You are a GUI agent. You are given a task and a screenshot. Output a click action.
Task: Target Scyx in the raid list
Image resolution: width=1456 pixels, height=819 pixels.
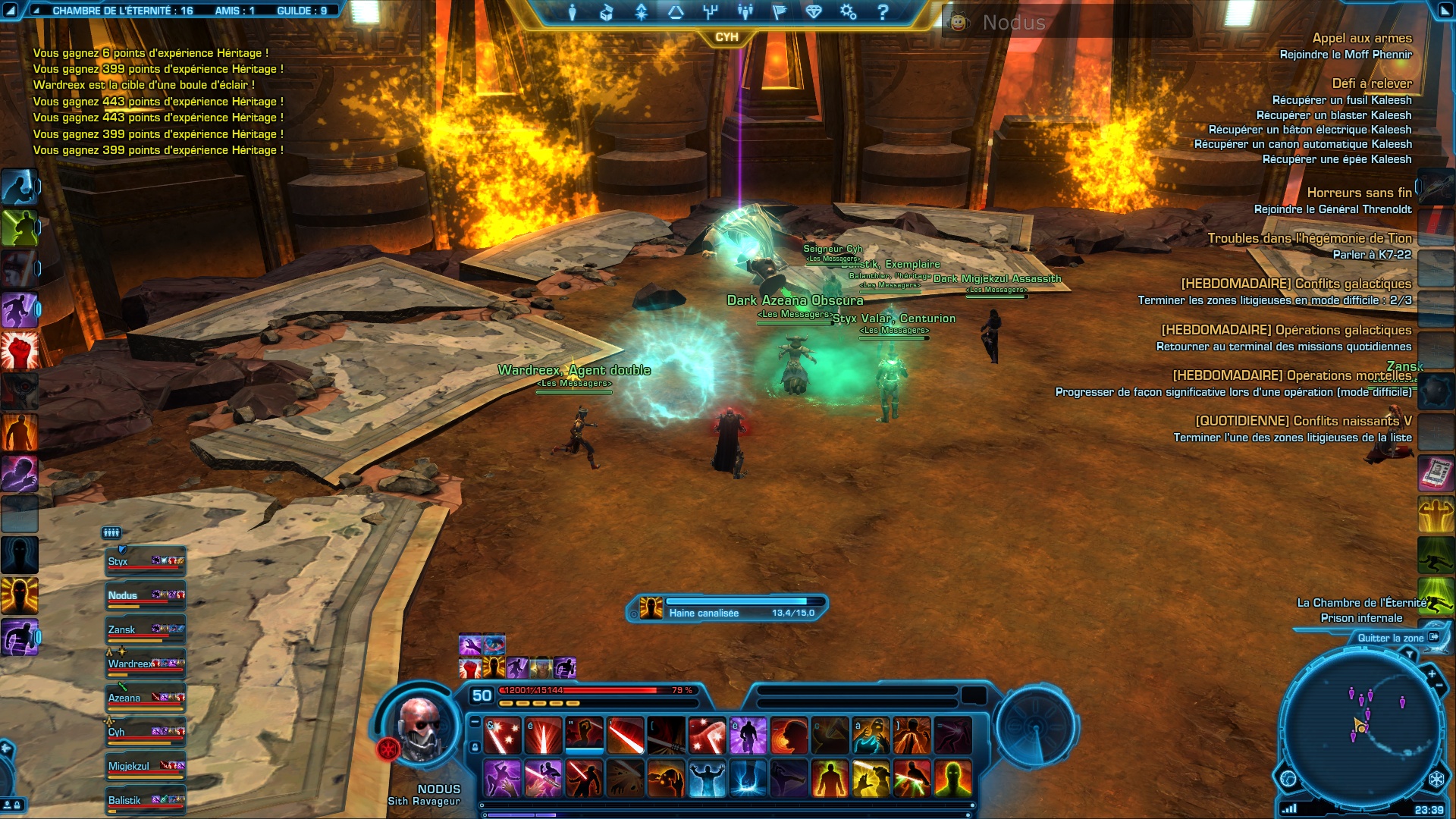(146, 562)
